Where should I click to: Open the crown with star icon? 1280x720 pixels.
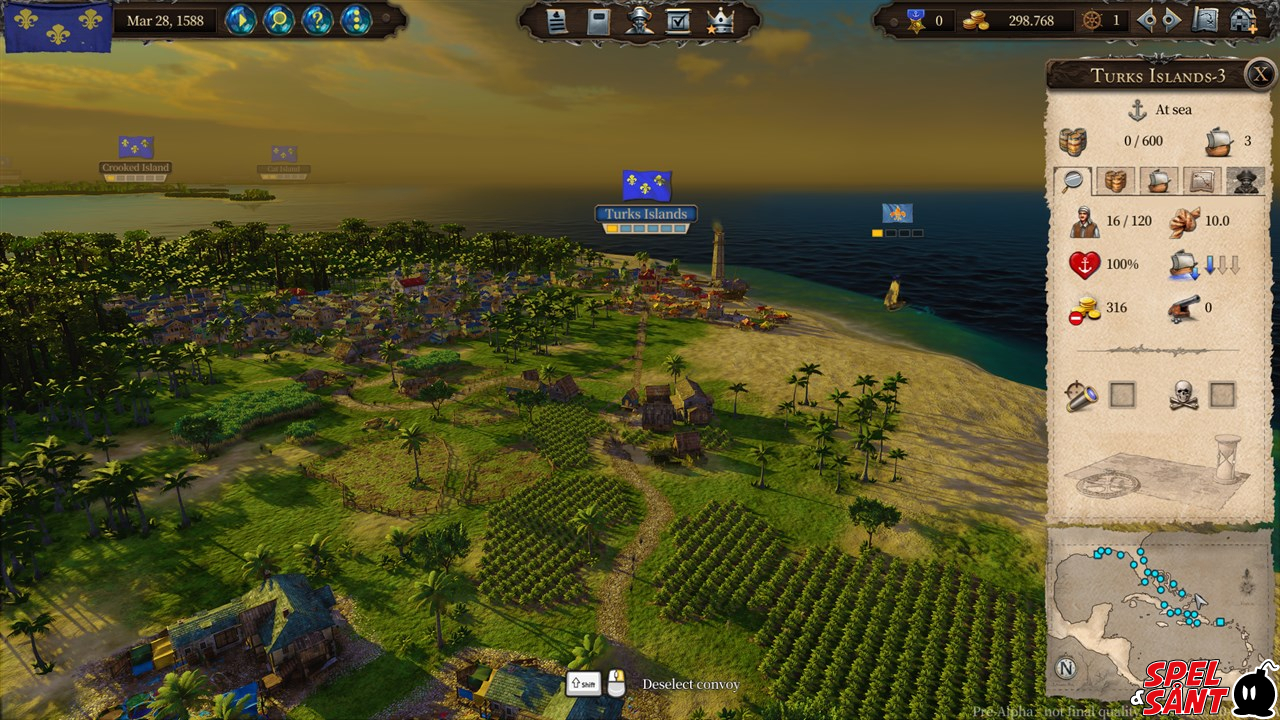719,21
